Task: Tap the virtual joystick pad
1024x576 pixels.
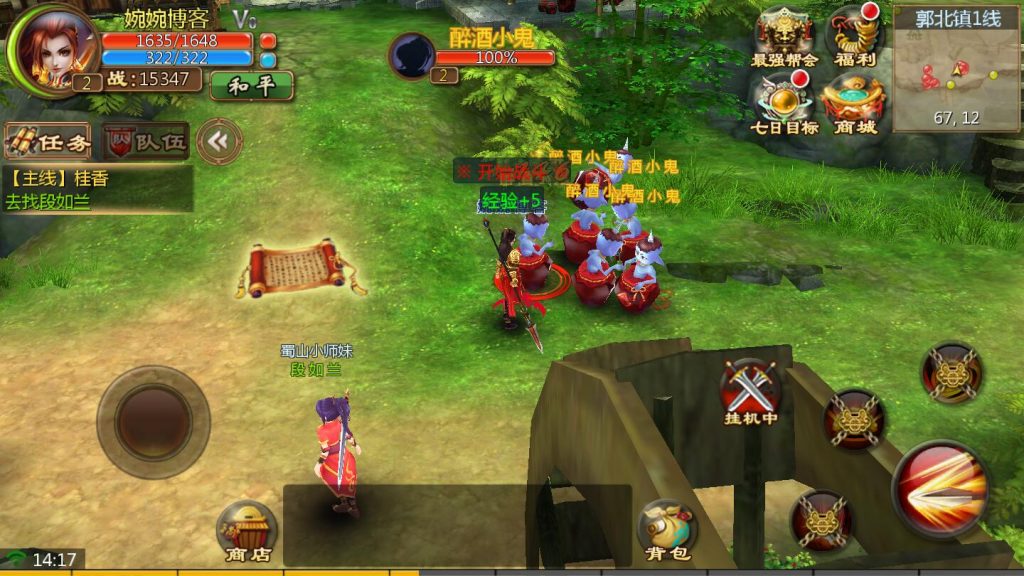Action: tap(153, 421)
